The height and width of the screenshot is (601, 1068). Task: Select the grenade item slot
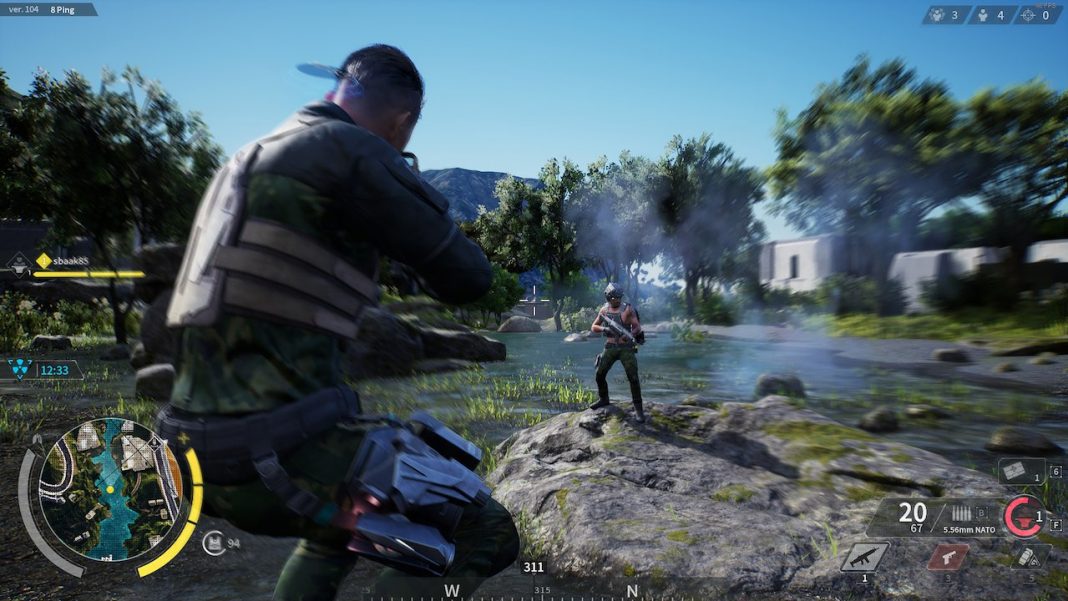pos(1026,556)
